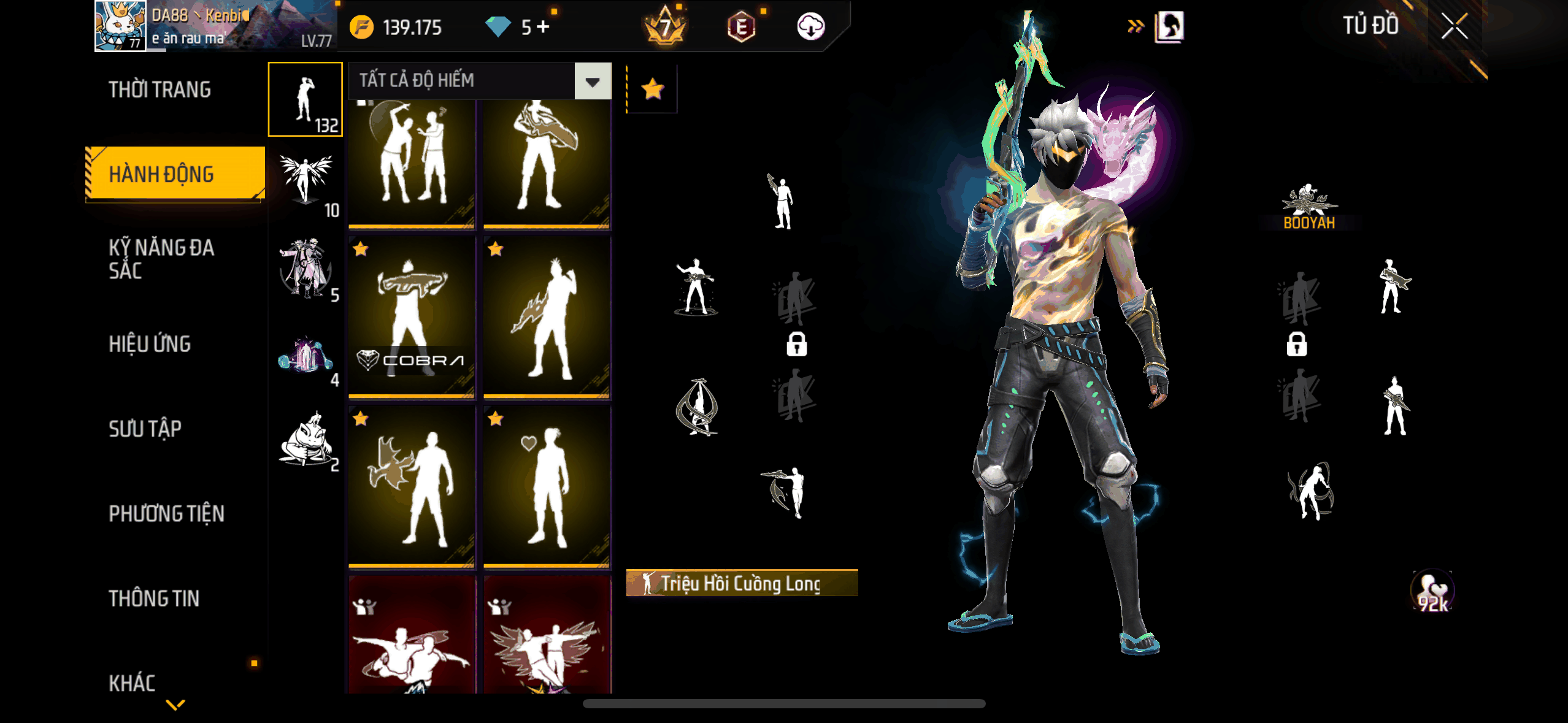This screenshot has width=1568, height=723.
Task: Toggle the star favorites filter
Action: [652, 90]
